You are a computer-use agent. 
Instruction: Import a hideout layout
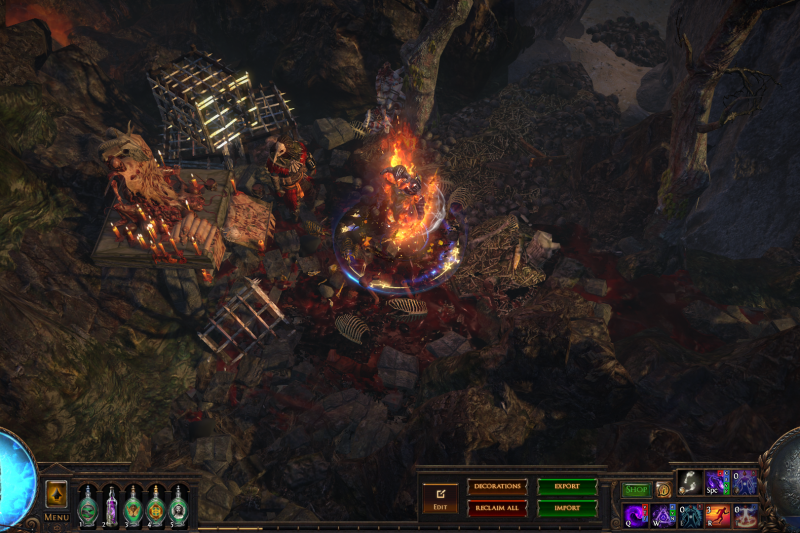[567, 508]
